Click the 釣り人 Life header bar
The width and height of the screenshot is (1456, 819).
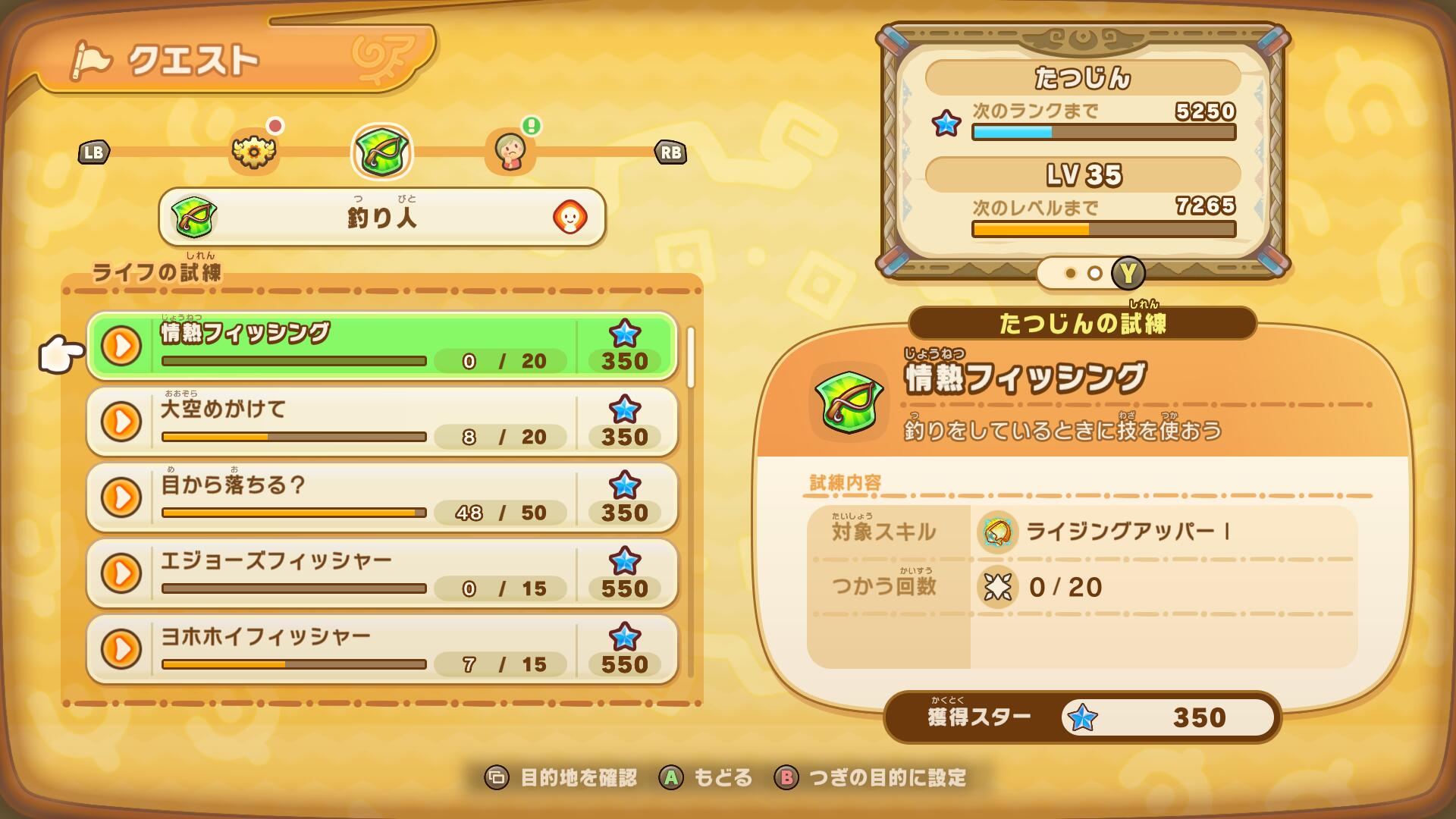[381, 218]
